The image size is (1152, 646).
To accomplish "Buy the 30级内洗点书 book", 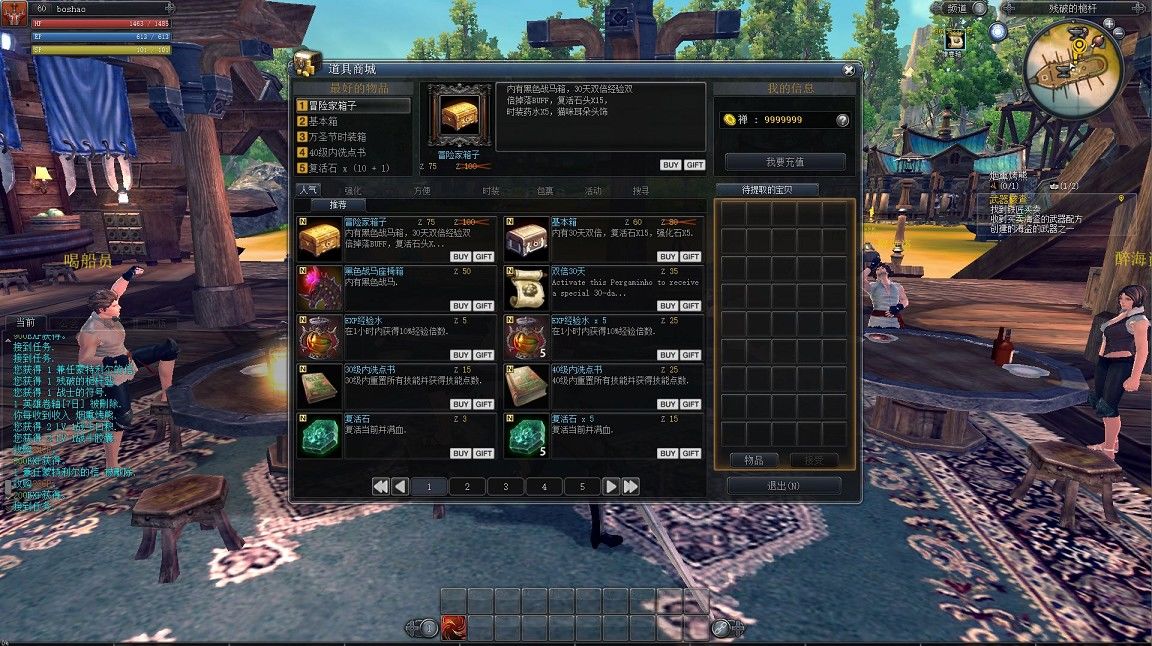I will 460,404.
